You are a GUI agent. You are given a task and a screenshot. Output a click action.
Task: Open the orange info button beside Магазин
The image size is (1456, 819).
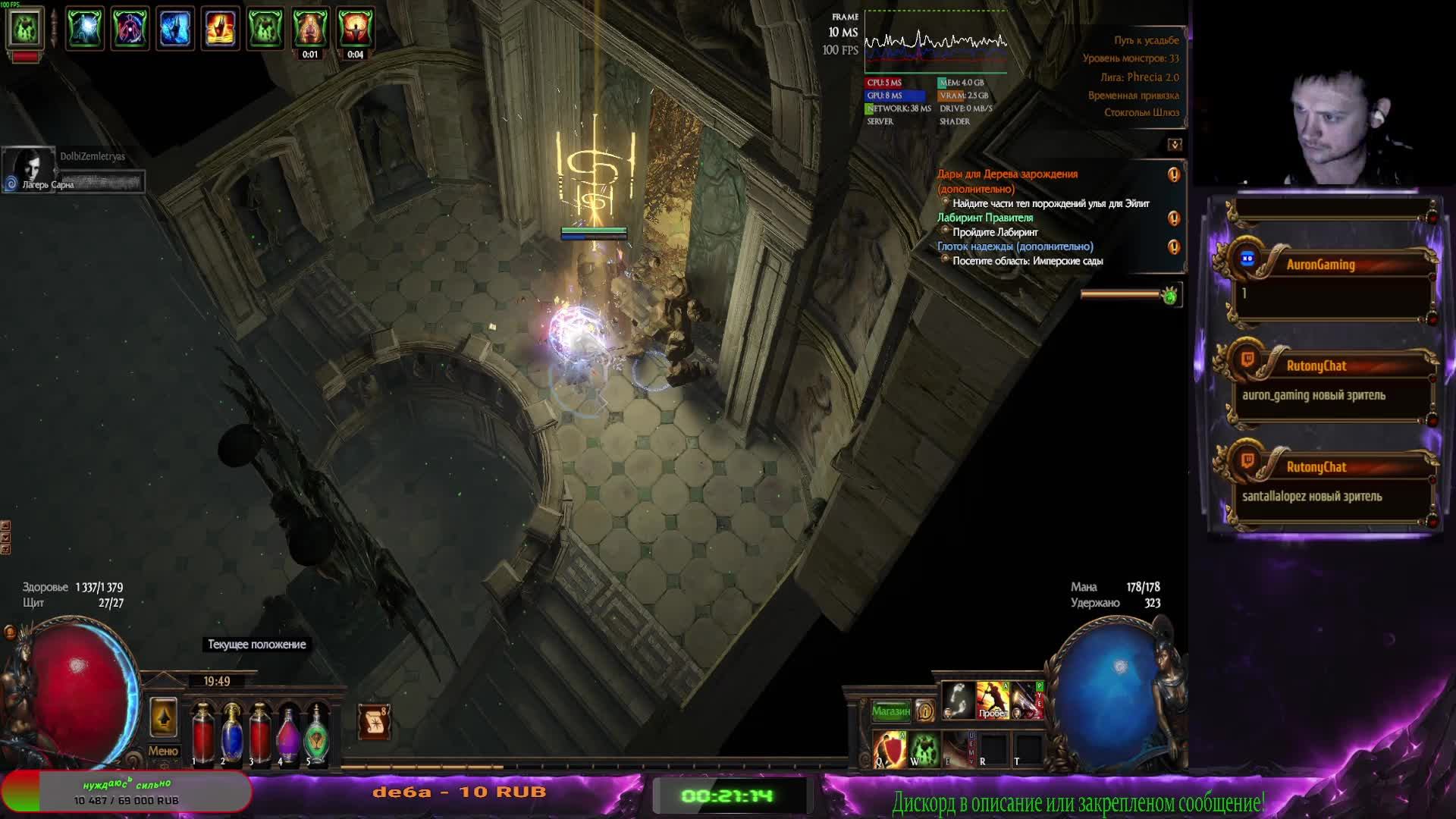pyautogui.click(x=924, y=711)
